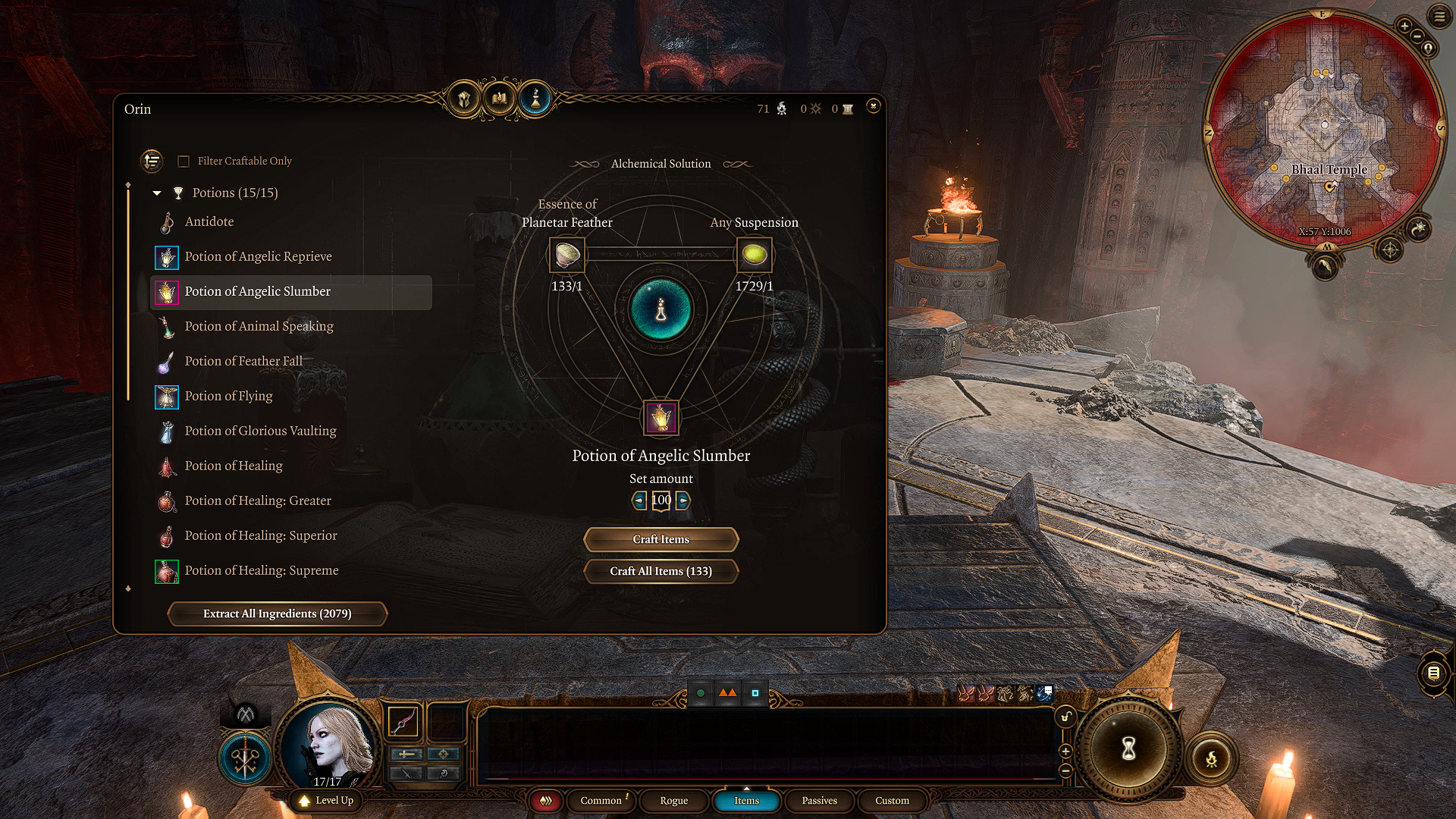Open the Bhaal Temple minimap
Viewport: 1456px width, 819px height.
coord(1324,129)
